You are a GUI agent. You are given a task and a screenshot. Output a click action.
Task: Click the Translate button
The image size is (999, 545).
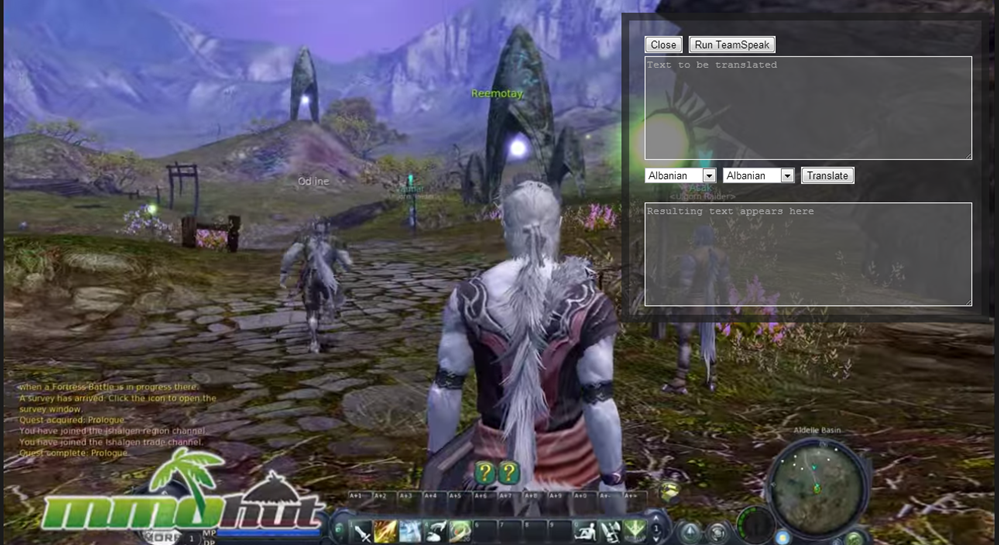(x=827, y=176)
